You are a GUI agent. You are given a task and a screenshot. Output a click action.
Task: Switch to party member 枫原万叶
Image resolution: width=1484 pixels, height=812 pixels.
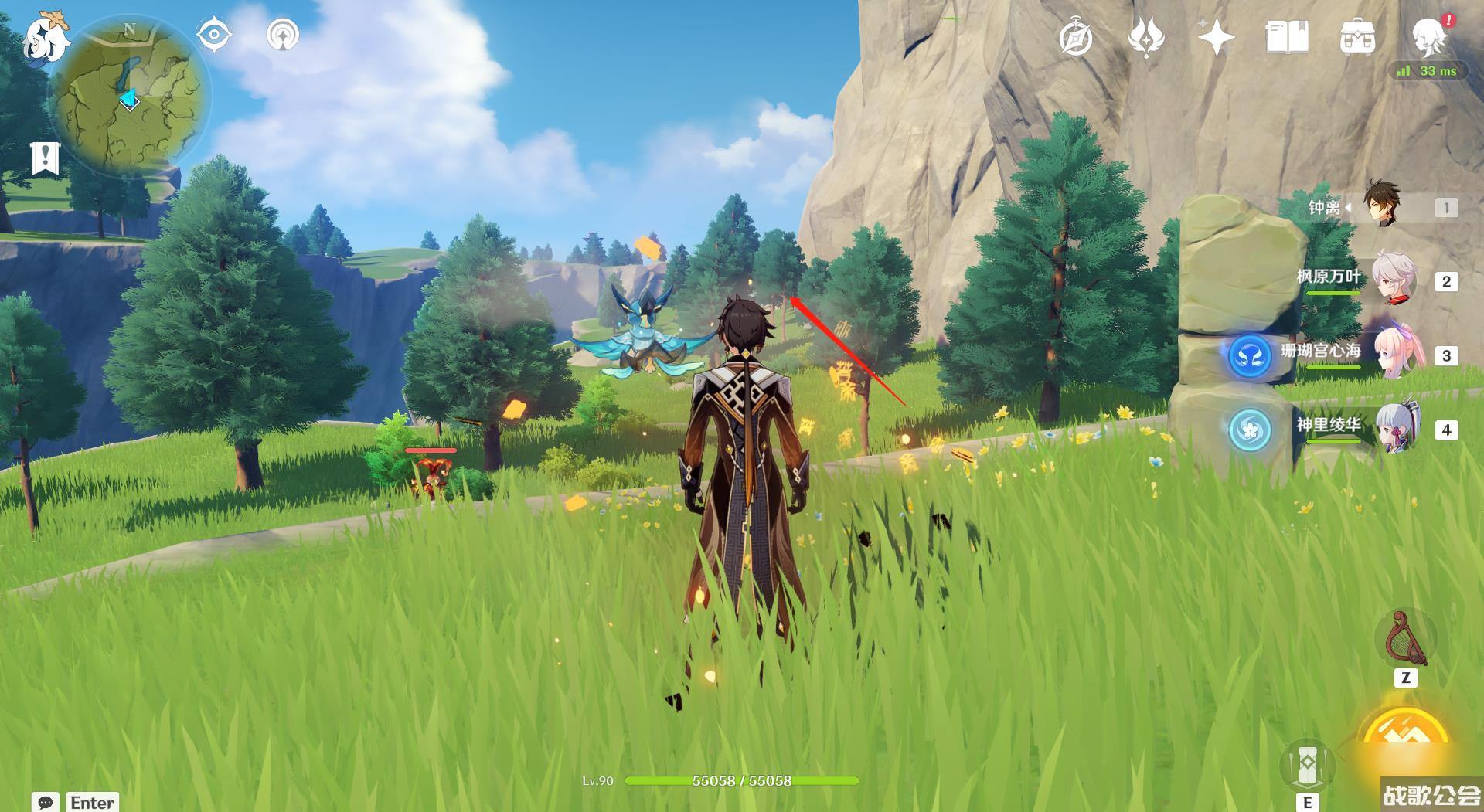coord(1391,279)
